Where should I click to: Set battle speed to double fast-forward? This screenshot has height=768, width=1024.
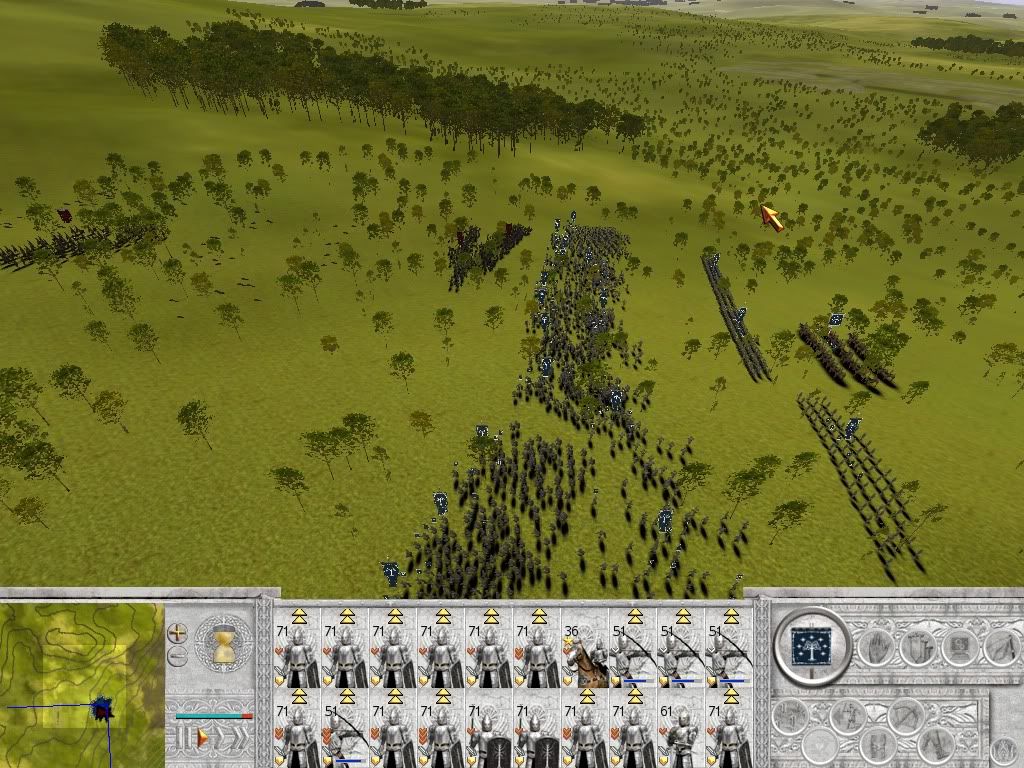[x=222, y=738]
